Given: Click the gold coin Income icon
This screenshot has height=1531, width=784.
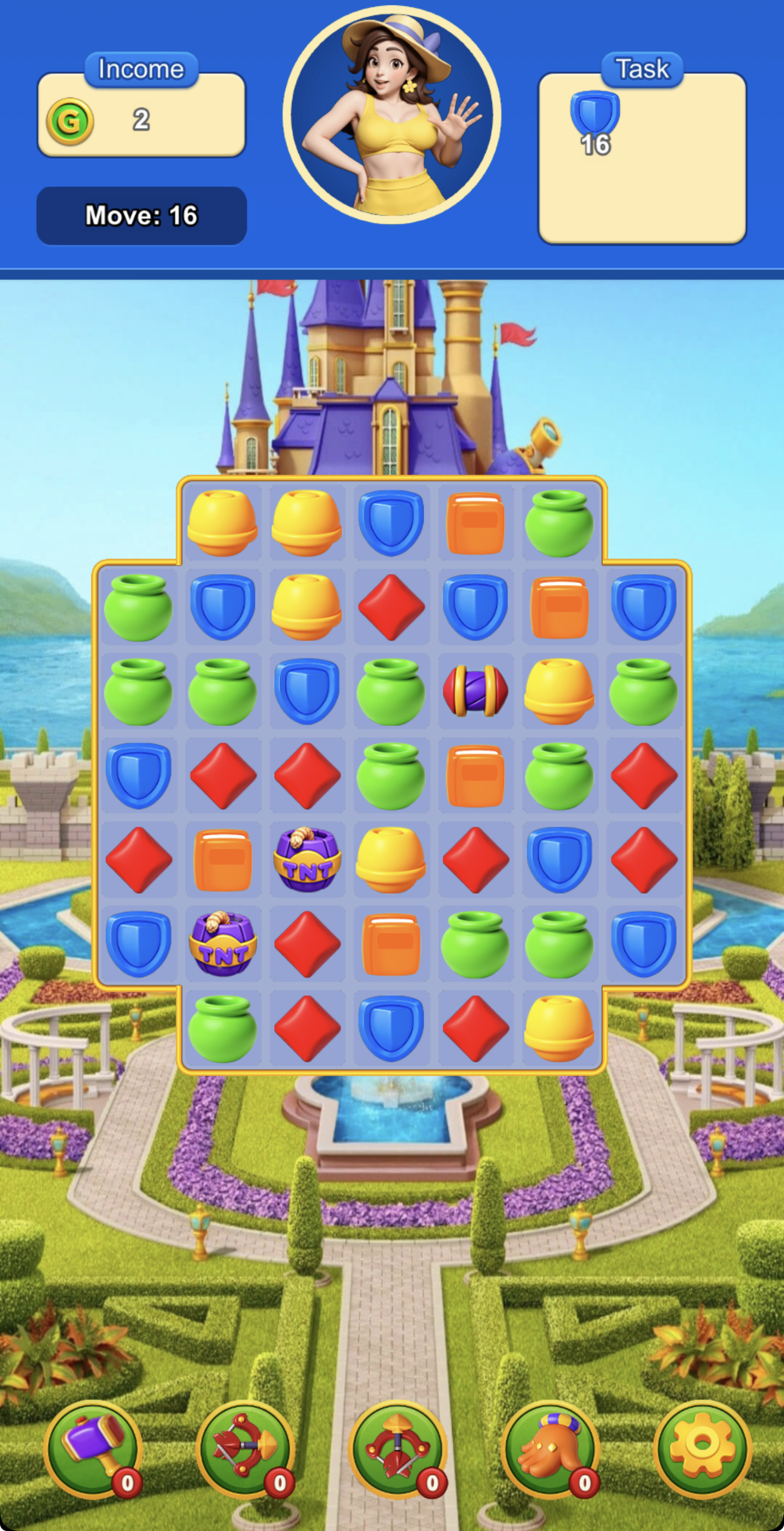Looking at the screenshot, I should (71, 120).
